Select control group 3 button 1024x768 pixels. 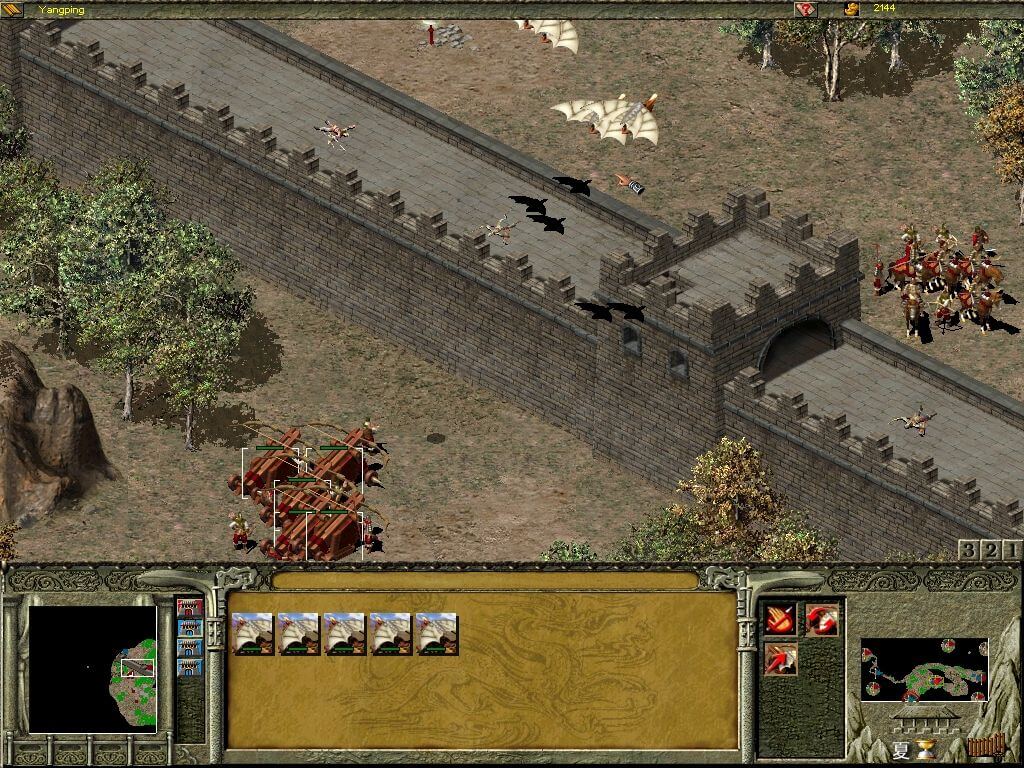coord(968,550)
